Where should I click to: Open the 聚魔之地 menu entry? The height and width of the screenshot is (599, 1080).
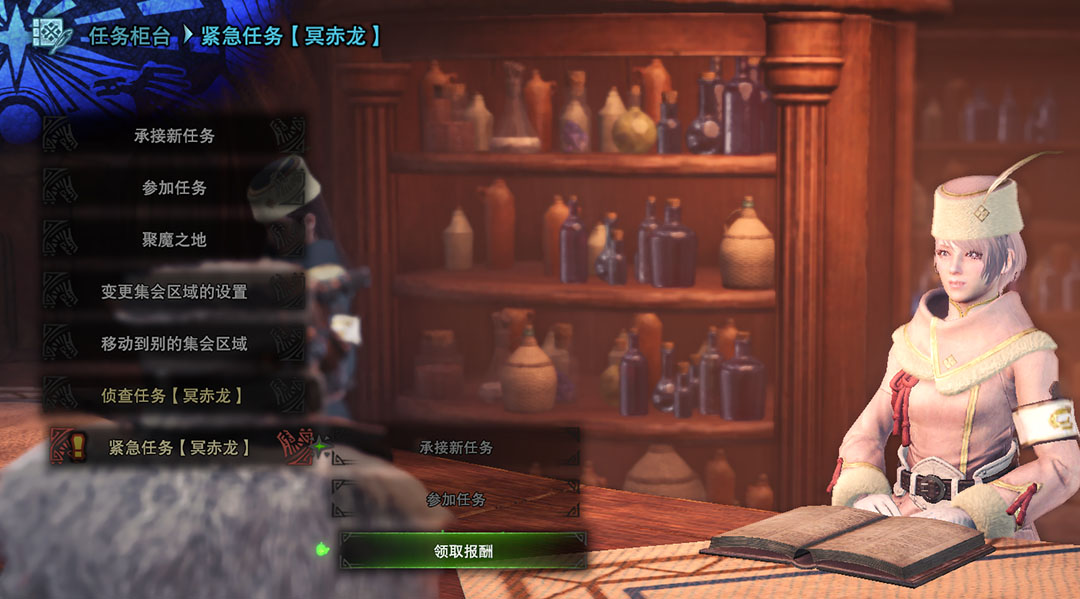point(174,240)
